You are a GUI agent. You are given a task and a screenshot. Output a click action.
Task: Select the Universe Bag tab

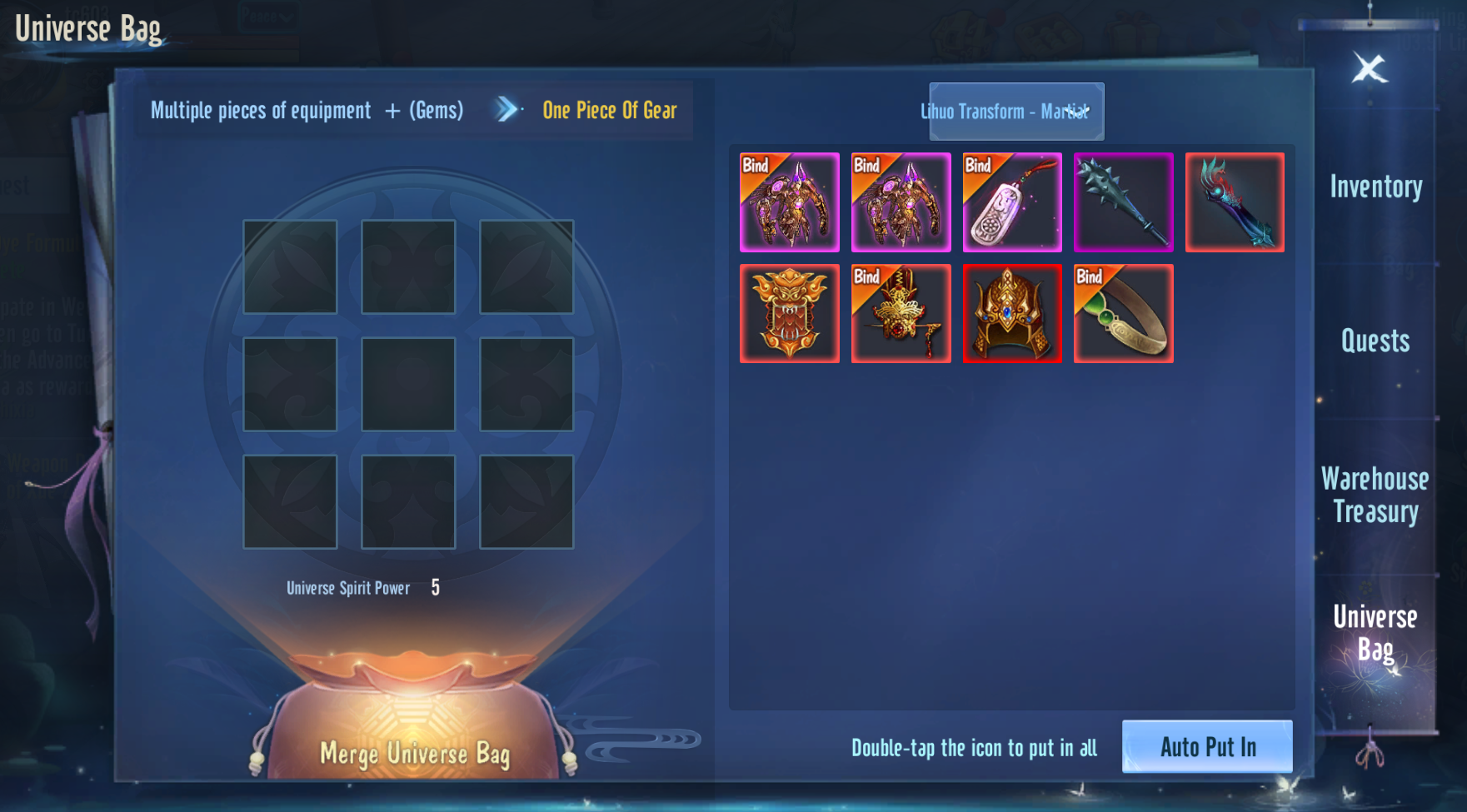click(x=1375, y=633)
